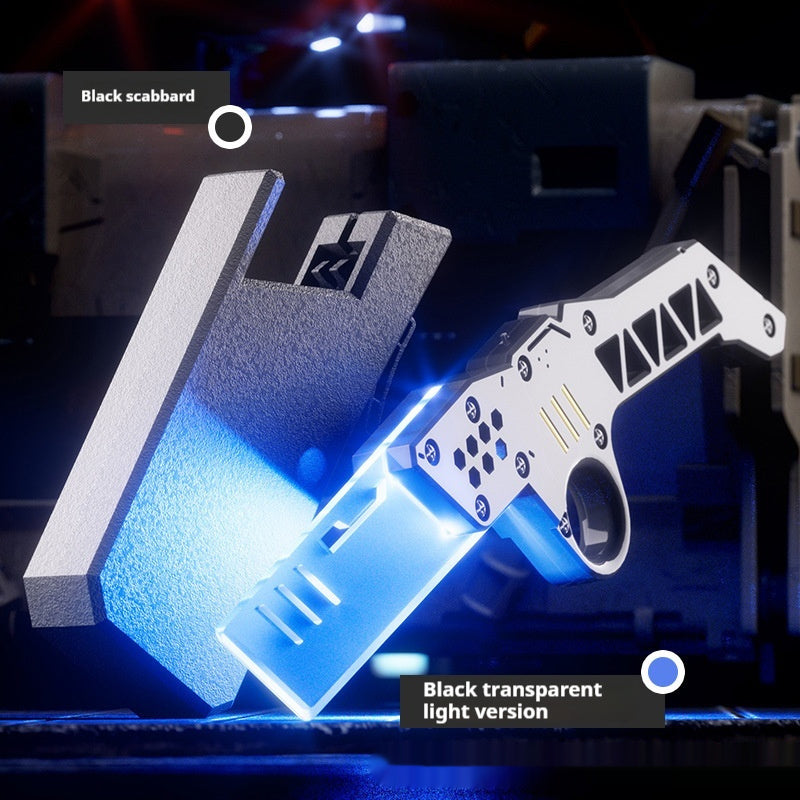Click the "Black scabbard" label
The height and width of the screenshot is (800, 800).
pos(138,97)
